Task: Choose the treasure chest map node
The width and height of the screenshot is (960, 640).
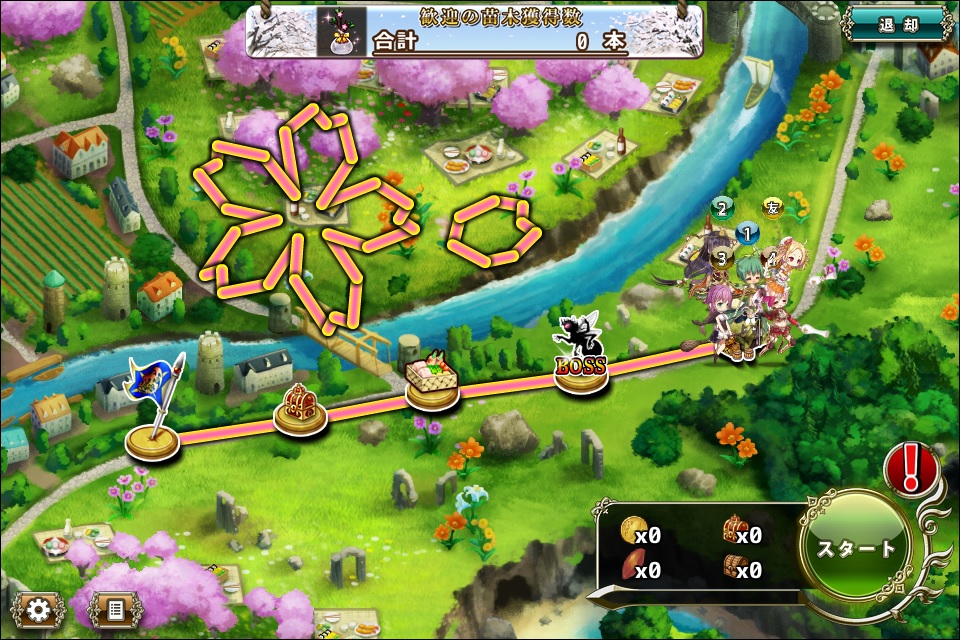Action: (301, 410)
